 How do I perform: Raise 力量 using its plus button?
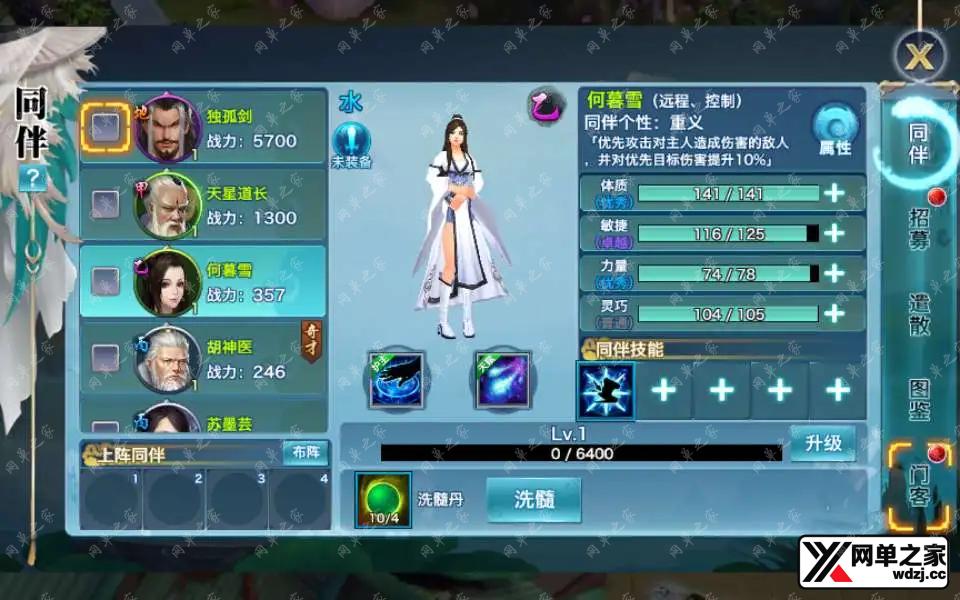tap(834, 273)
